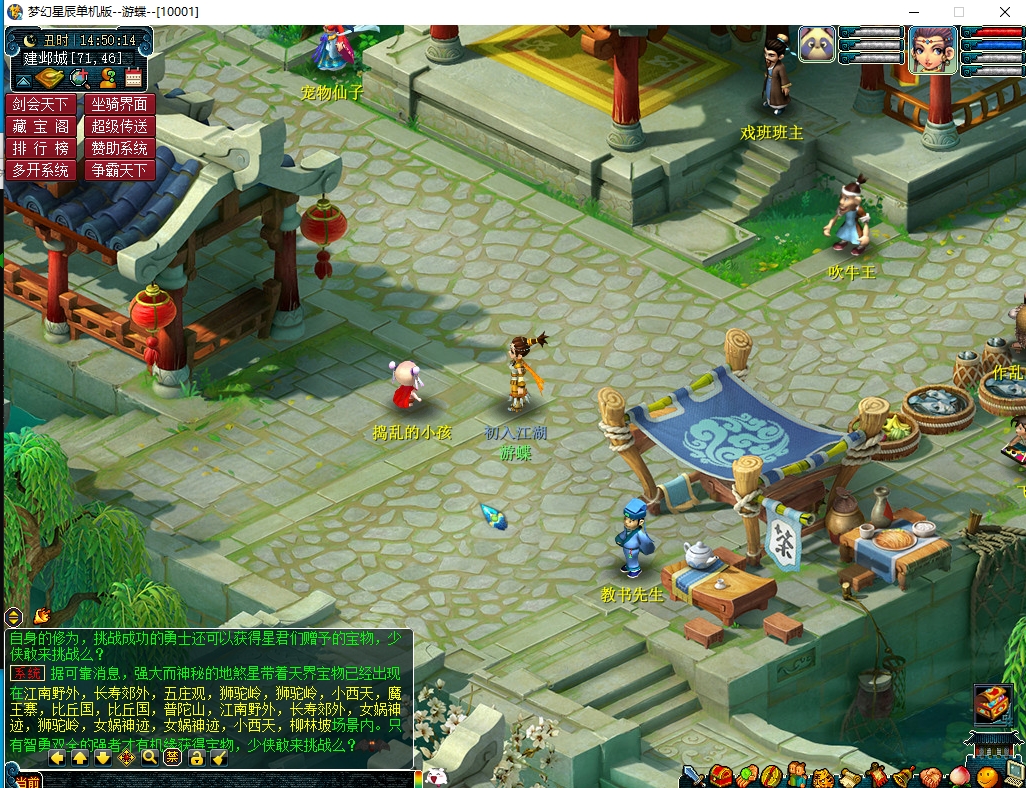Collapse the panel with the blue arrow button
This screenshot has height=788, width=1026.
tap(23, 79)
